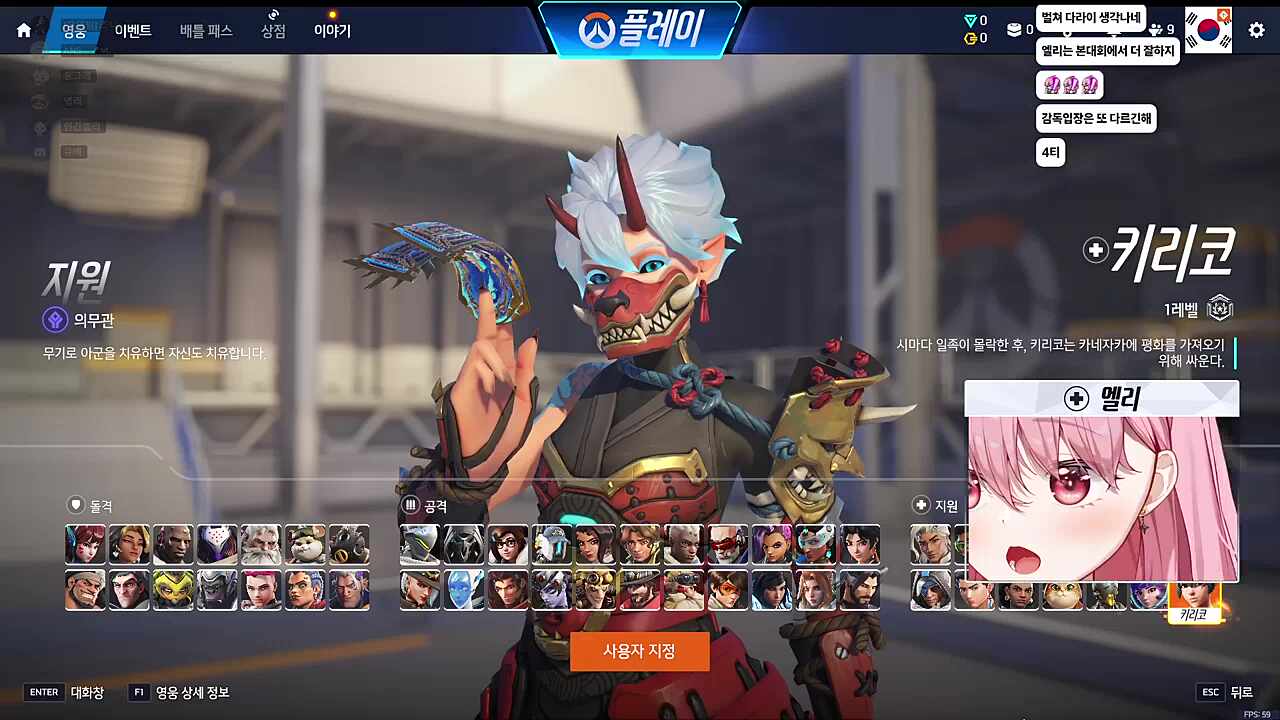This screenshot has width=1280, height=720.
Task: Click the plus icon next to 키리코 name
Action: pyautogui.click(x=1095, y=250)
